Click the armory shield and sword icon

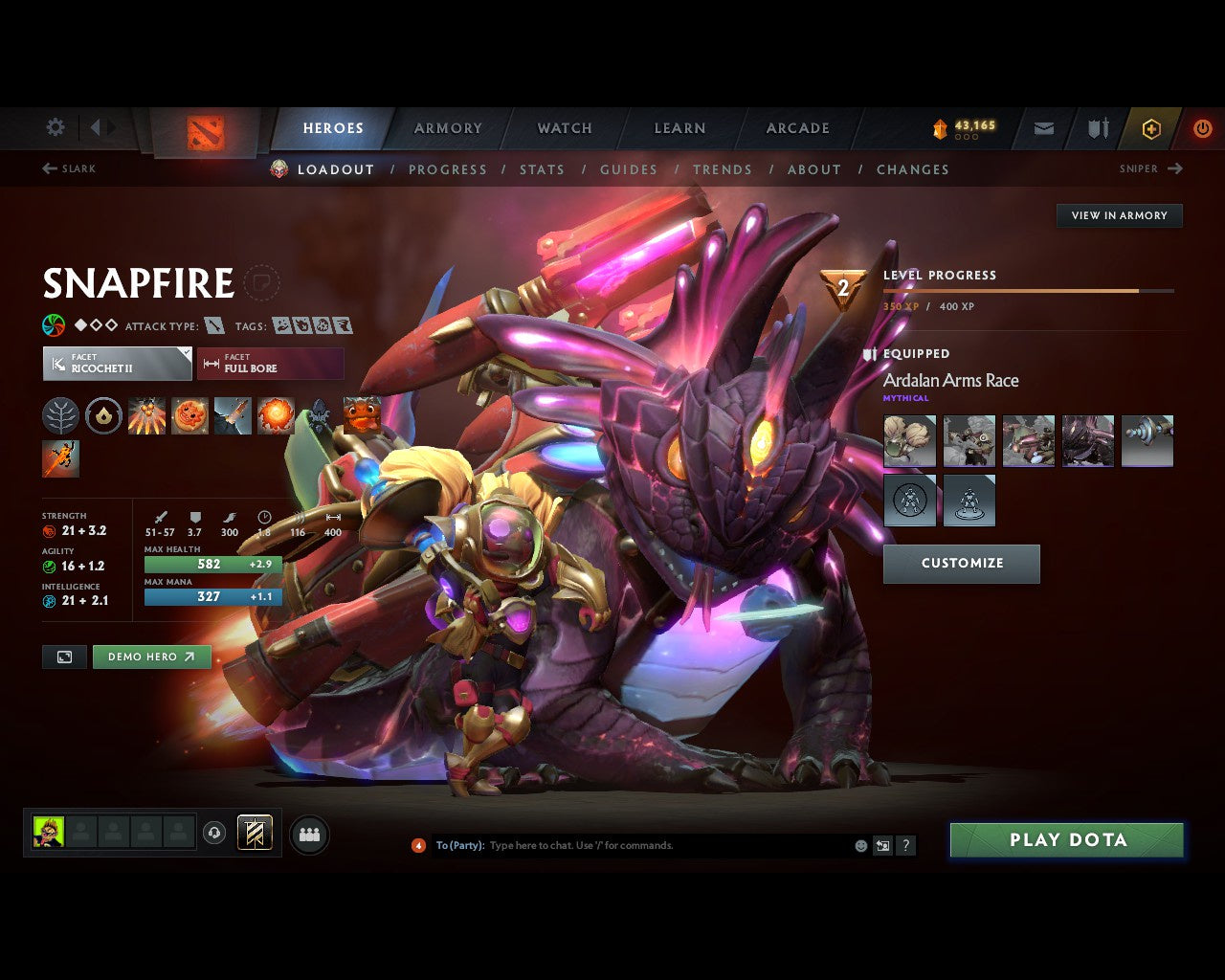1097,128
